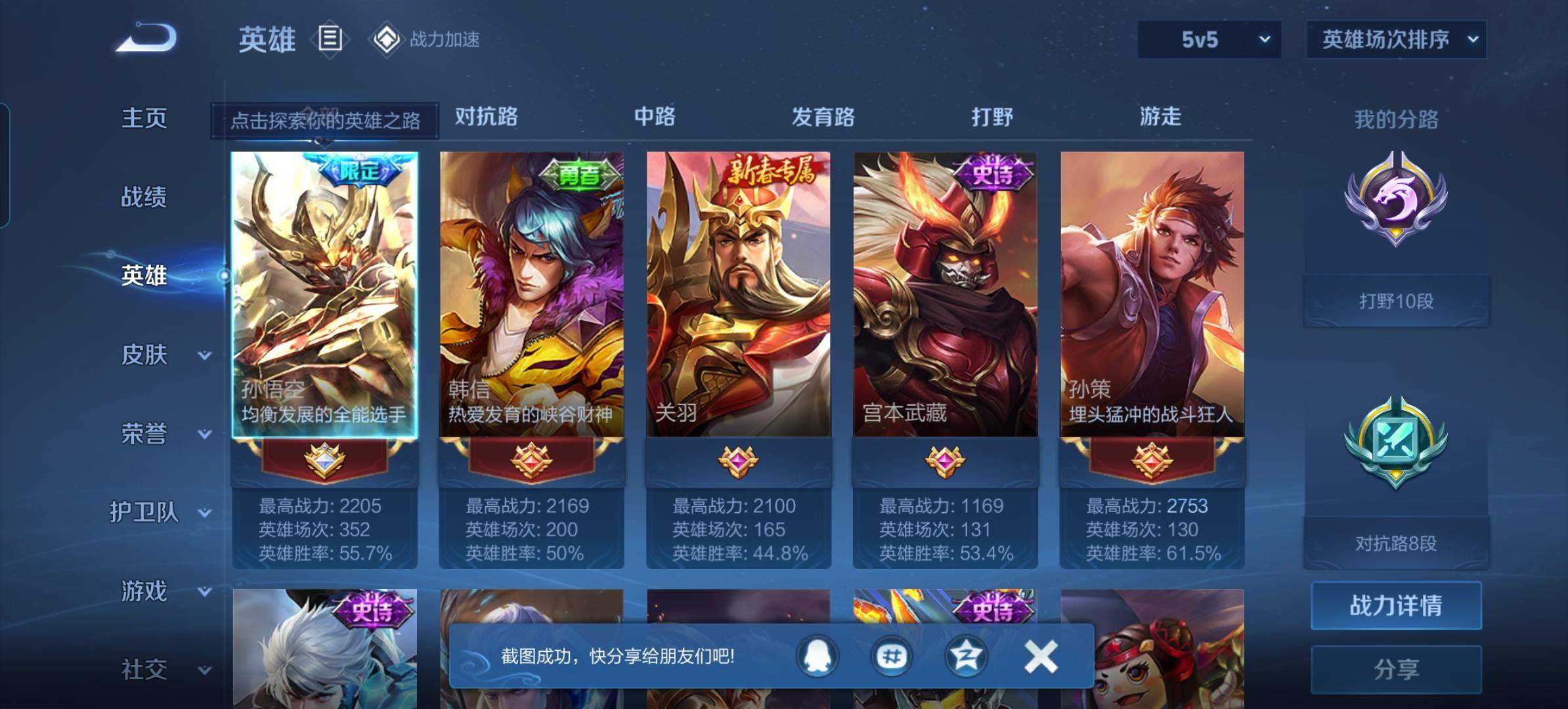Share screenshot via the QQ penguin icon

817,656
